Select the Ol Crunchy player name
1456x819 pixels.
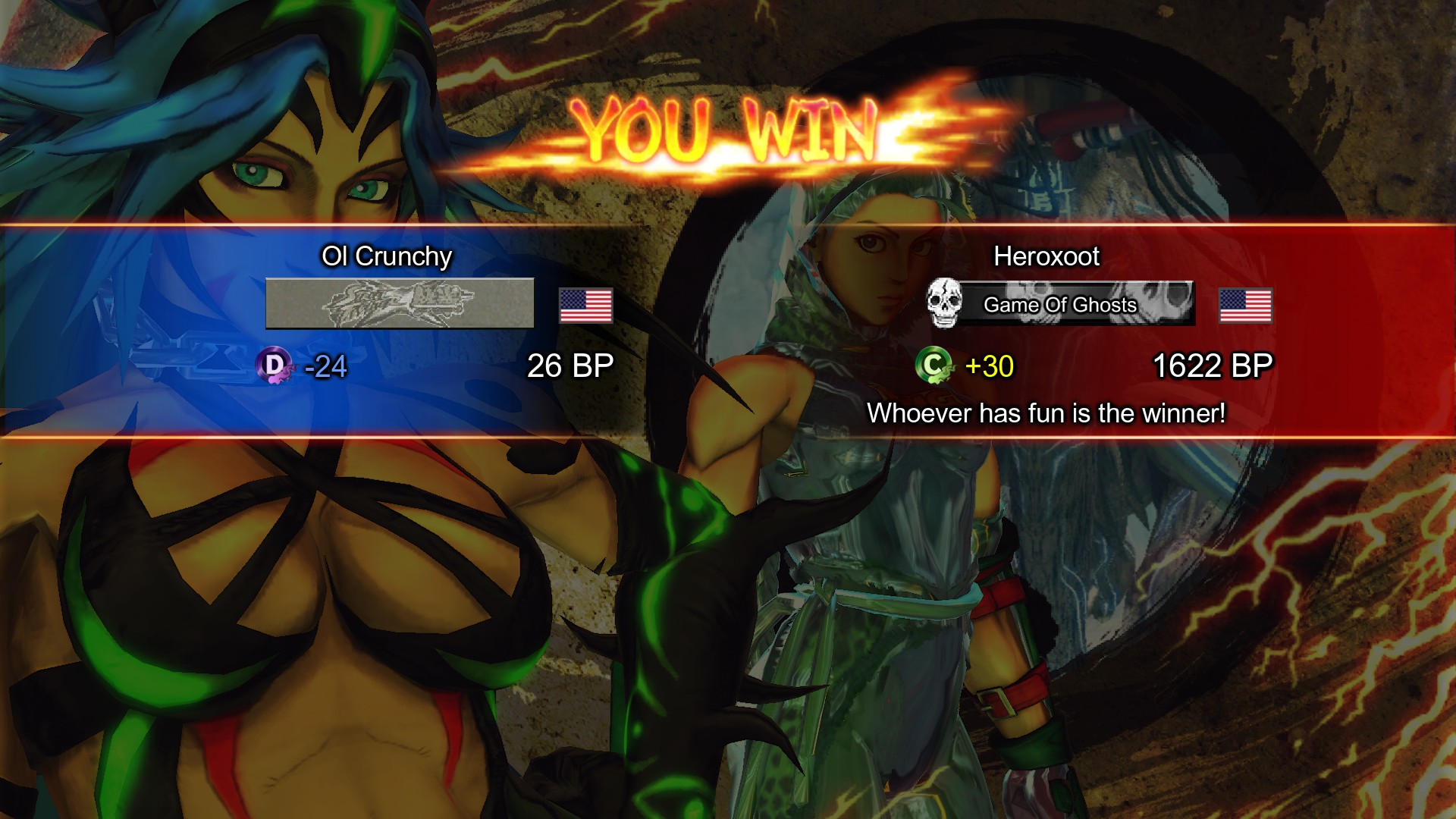(x=387, y=256)
